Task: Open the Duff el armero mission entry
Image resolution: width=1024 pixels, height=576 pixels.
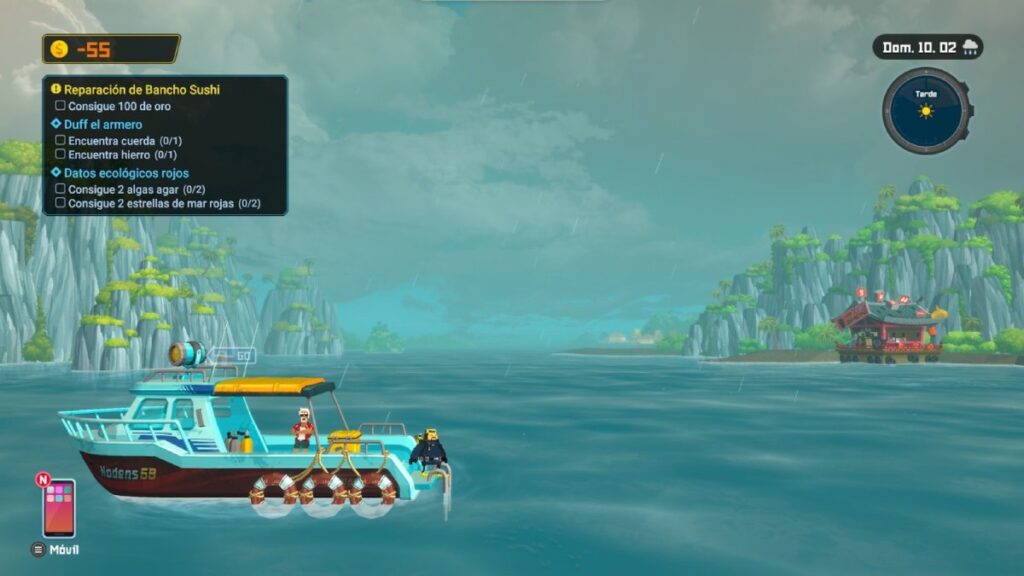Action: 102,125
